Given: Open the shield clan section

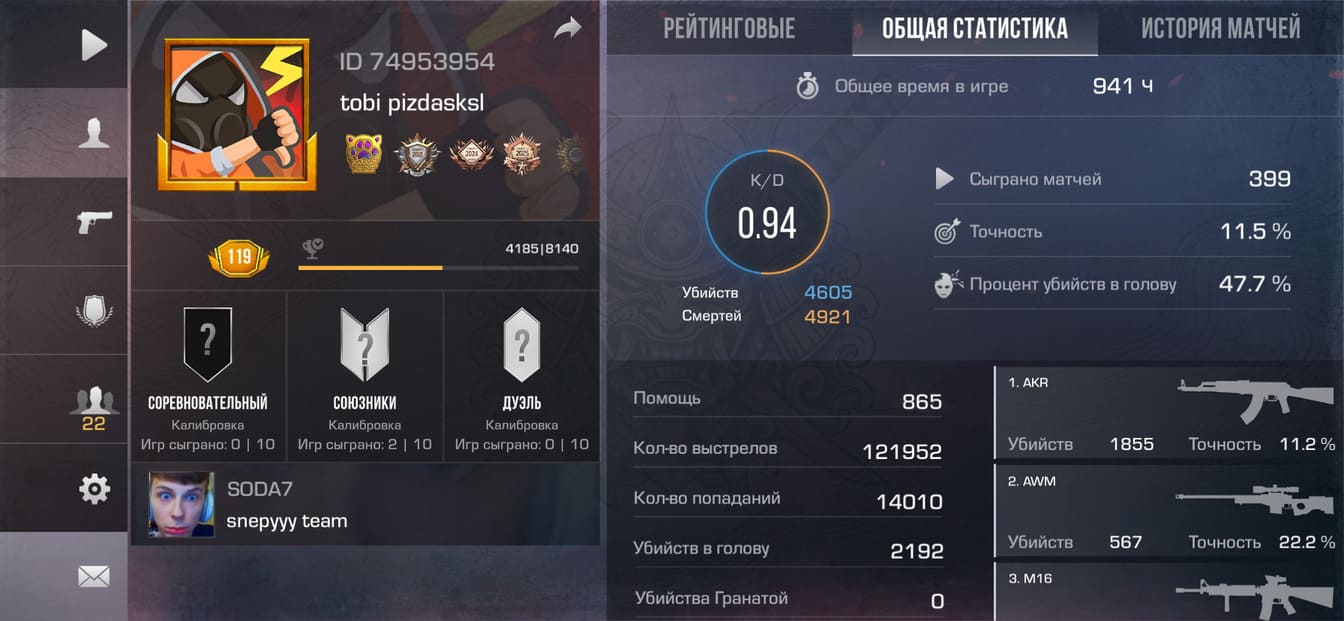Looking at the screenshot, I should pos(93,311).
